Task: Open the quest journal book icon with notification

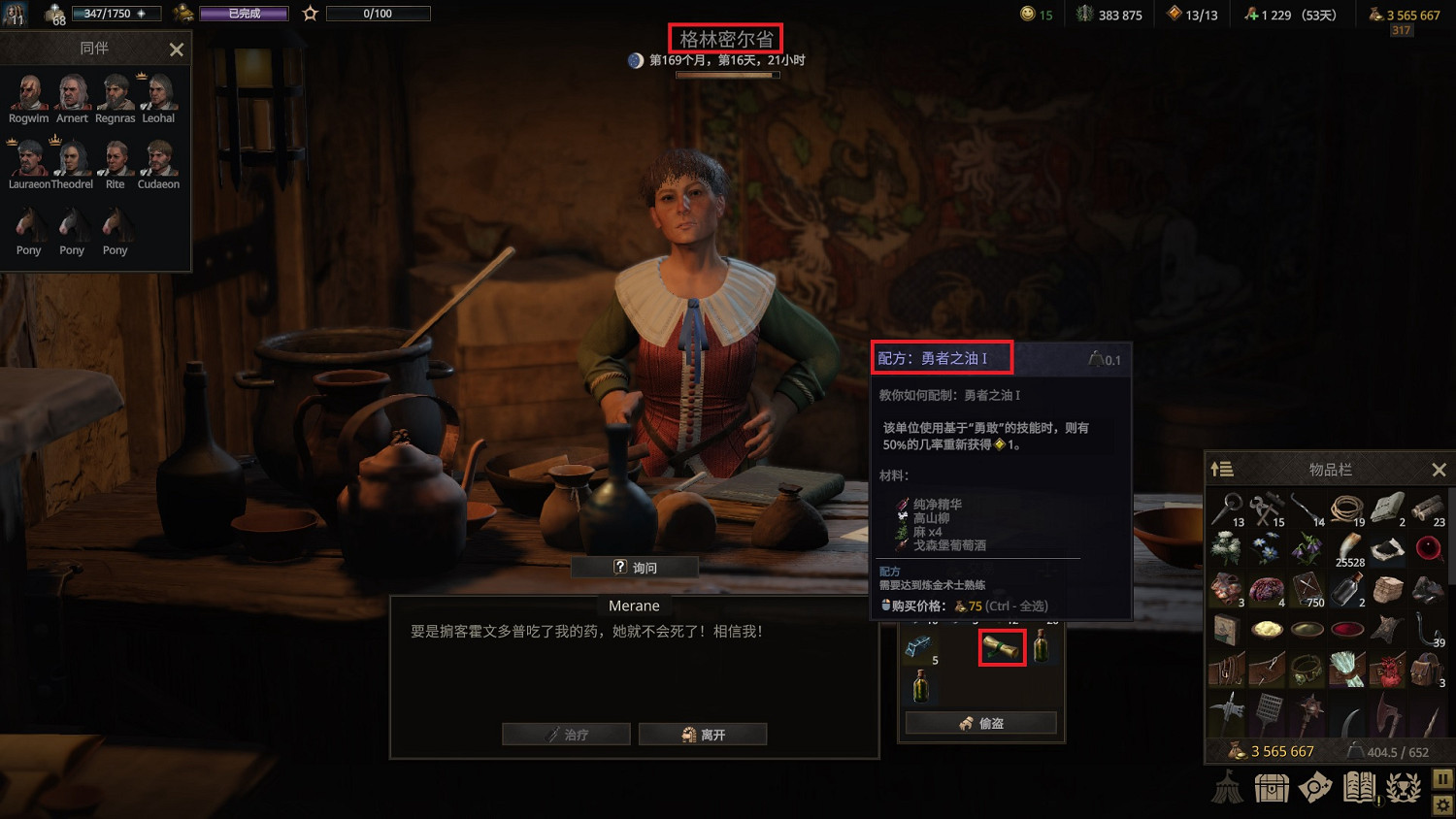Action: click(x=1359, y=788)
